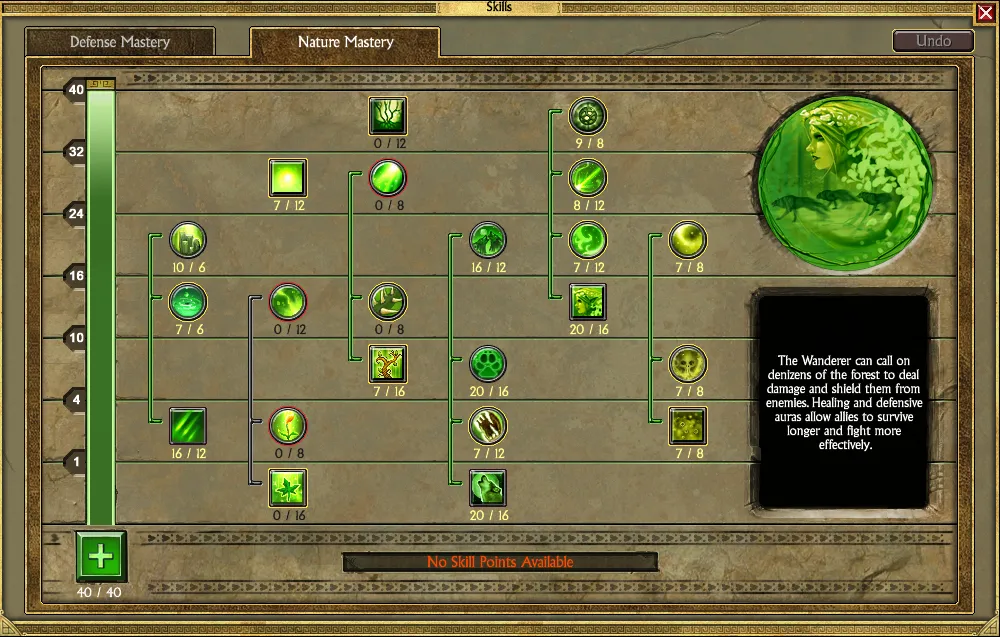1000x637 pixels.
Task: Click the claw slash skill showing 7 / 12
Action: pyautogui.click(x=488, y=426)
